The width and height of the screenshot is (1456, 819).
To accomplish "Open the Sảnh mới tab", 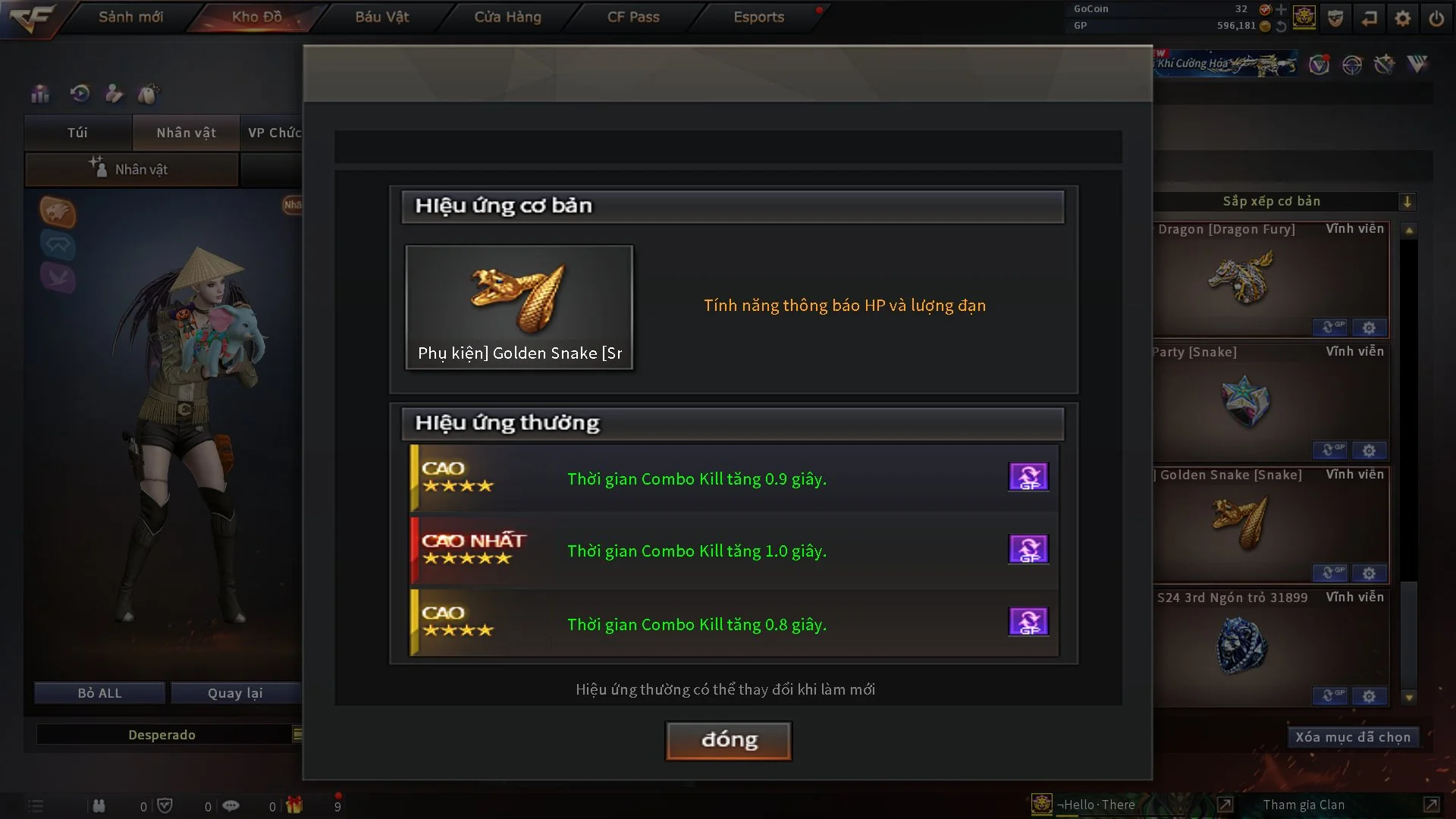I will click(130, 17).
